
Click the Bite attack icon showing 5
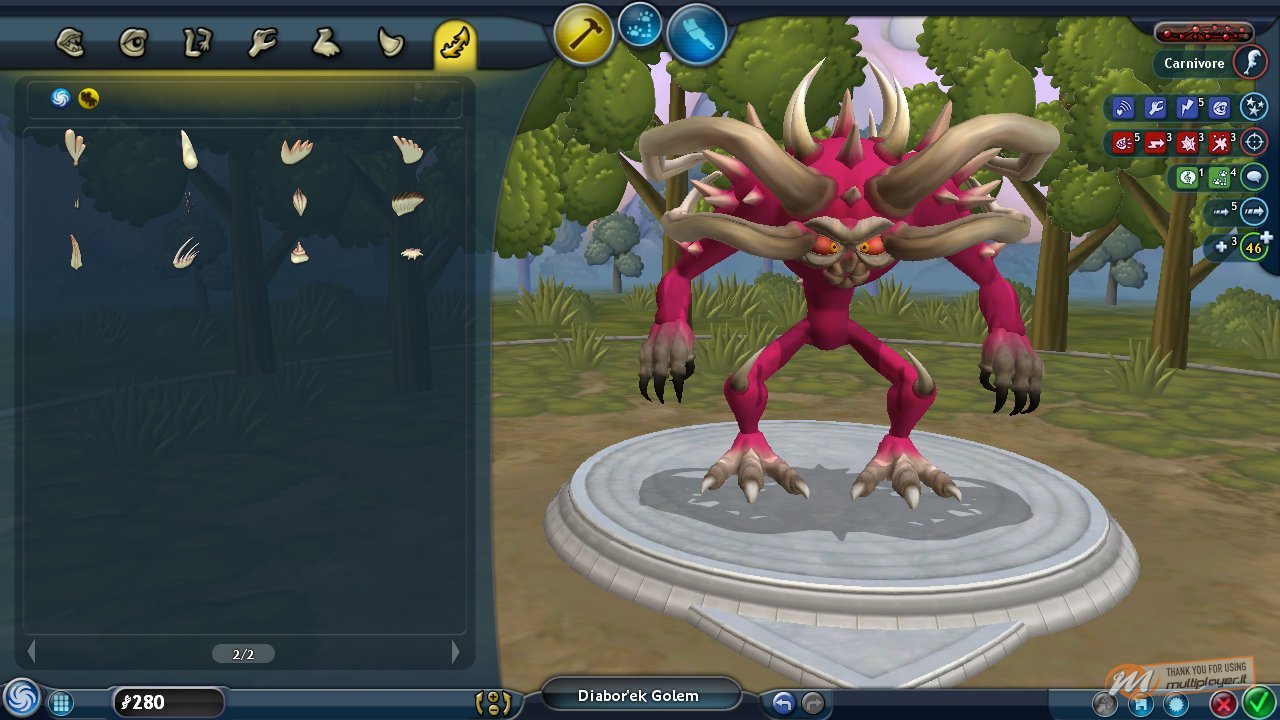1122,142
